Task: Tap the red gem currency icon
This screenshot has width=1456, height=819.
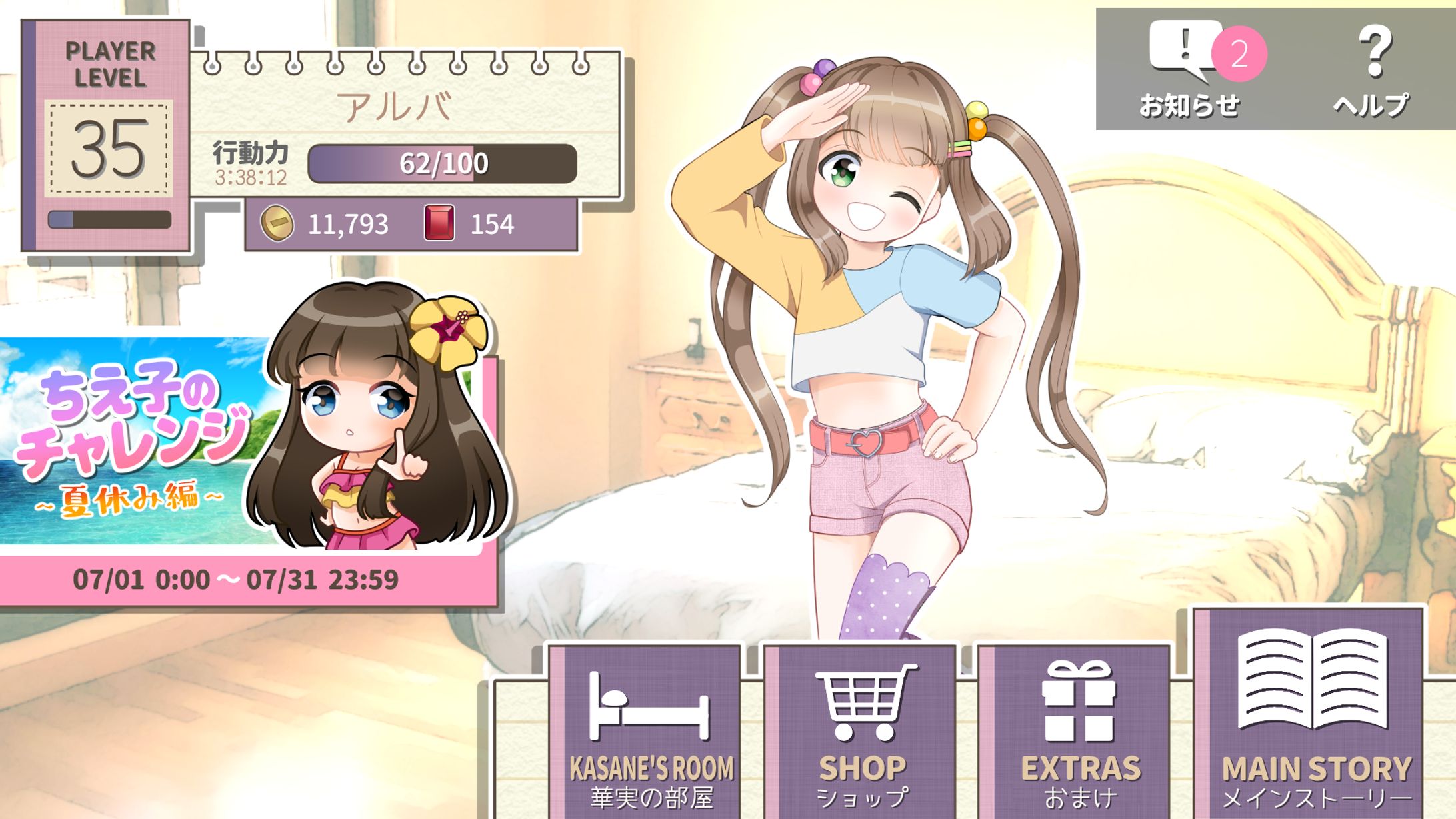Action: (439, 223)
